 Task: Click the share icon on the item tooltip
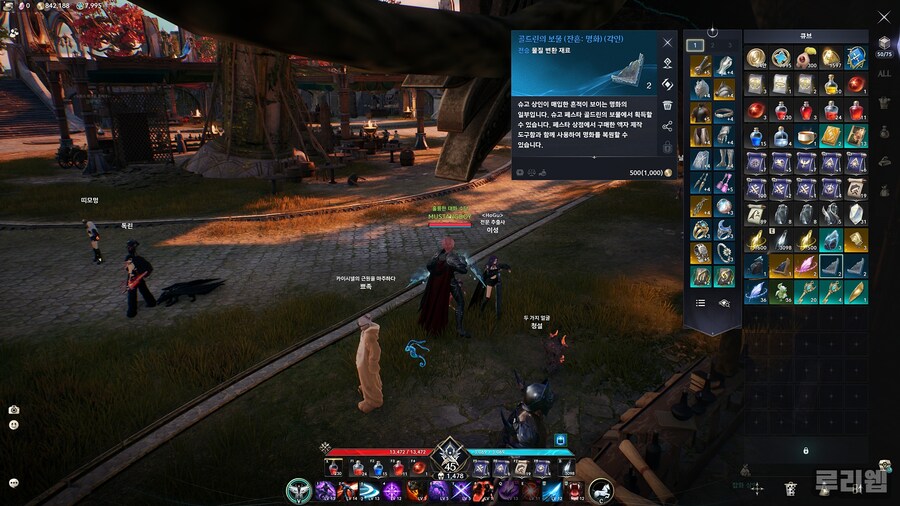[x=667, y=126]
